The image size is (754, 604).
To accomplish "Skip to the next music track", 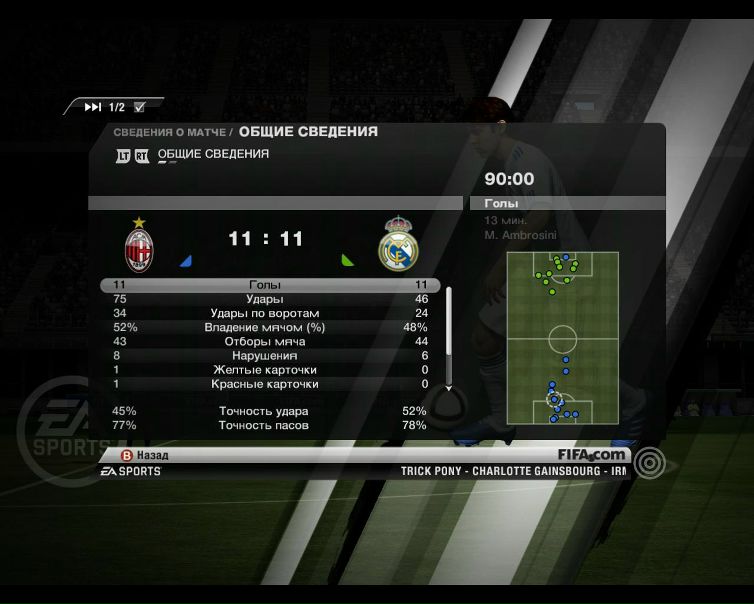I will [x=93, y=107].
